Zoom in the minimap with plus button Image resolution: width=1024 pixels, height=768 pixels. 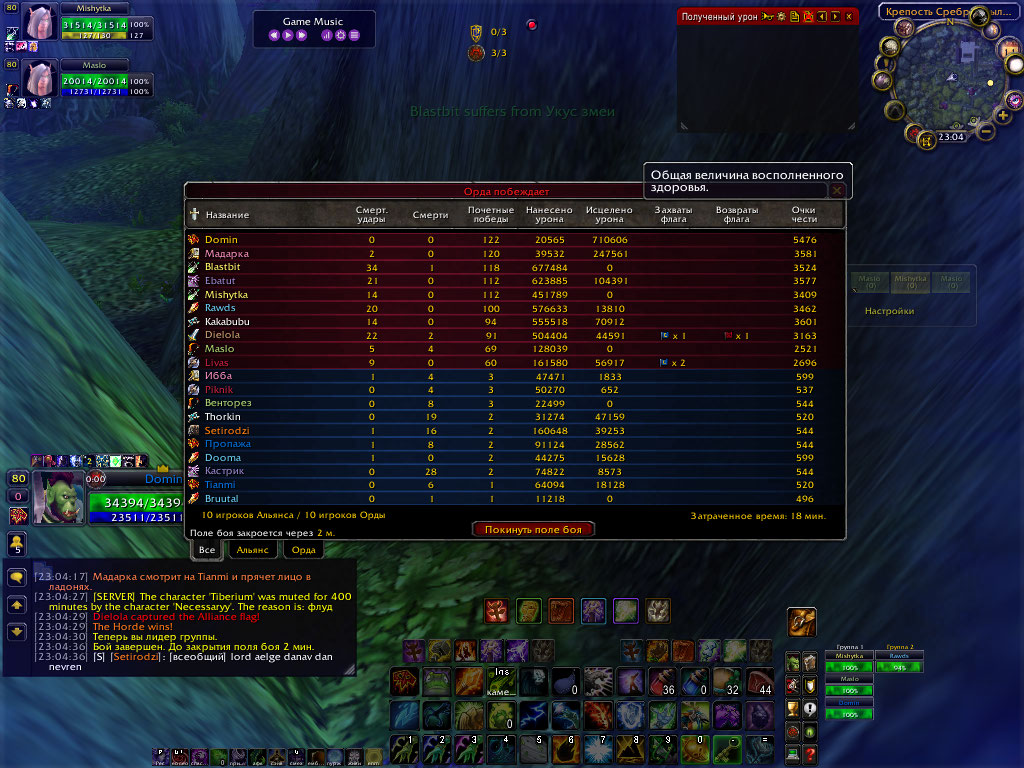pyautogui.click(x=1002, y=118)
